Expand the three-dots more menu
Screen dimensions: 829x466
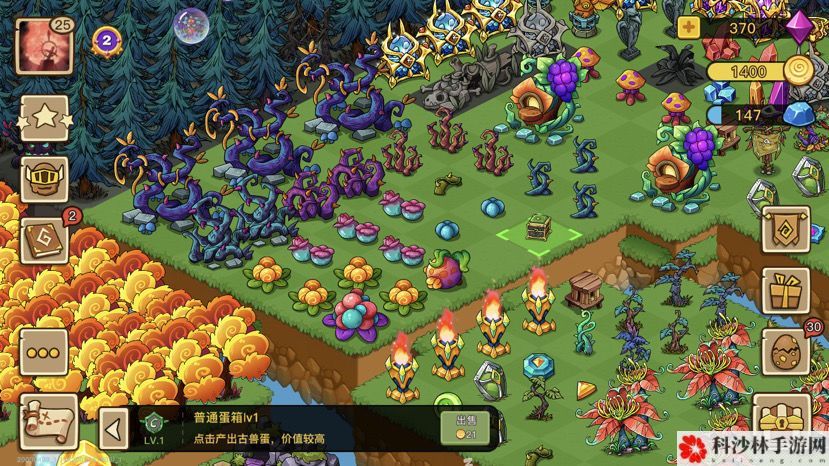pos(44,354)
